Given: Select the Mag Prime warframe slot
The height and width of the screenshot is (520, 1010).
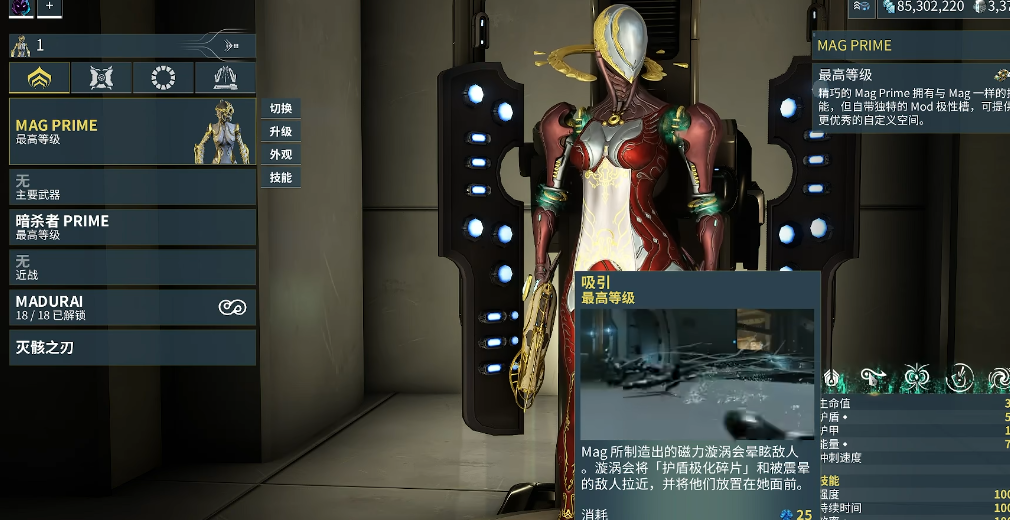Looking at the screenshot, I should [132, 131].
